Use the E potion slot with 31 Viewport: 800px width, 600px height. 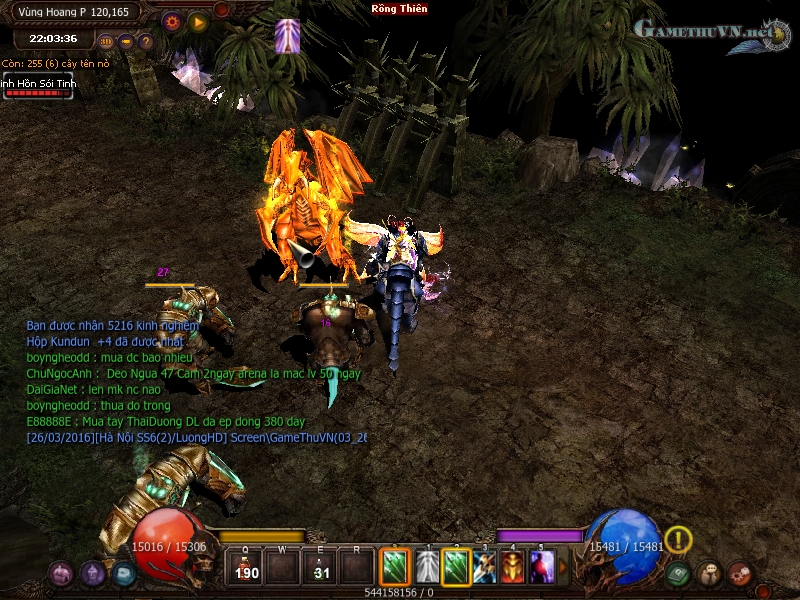pos(320,568)
